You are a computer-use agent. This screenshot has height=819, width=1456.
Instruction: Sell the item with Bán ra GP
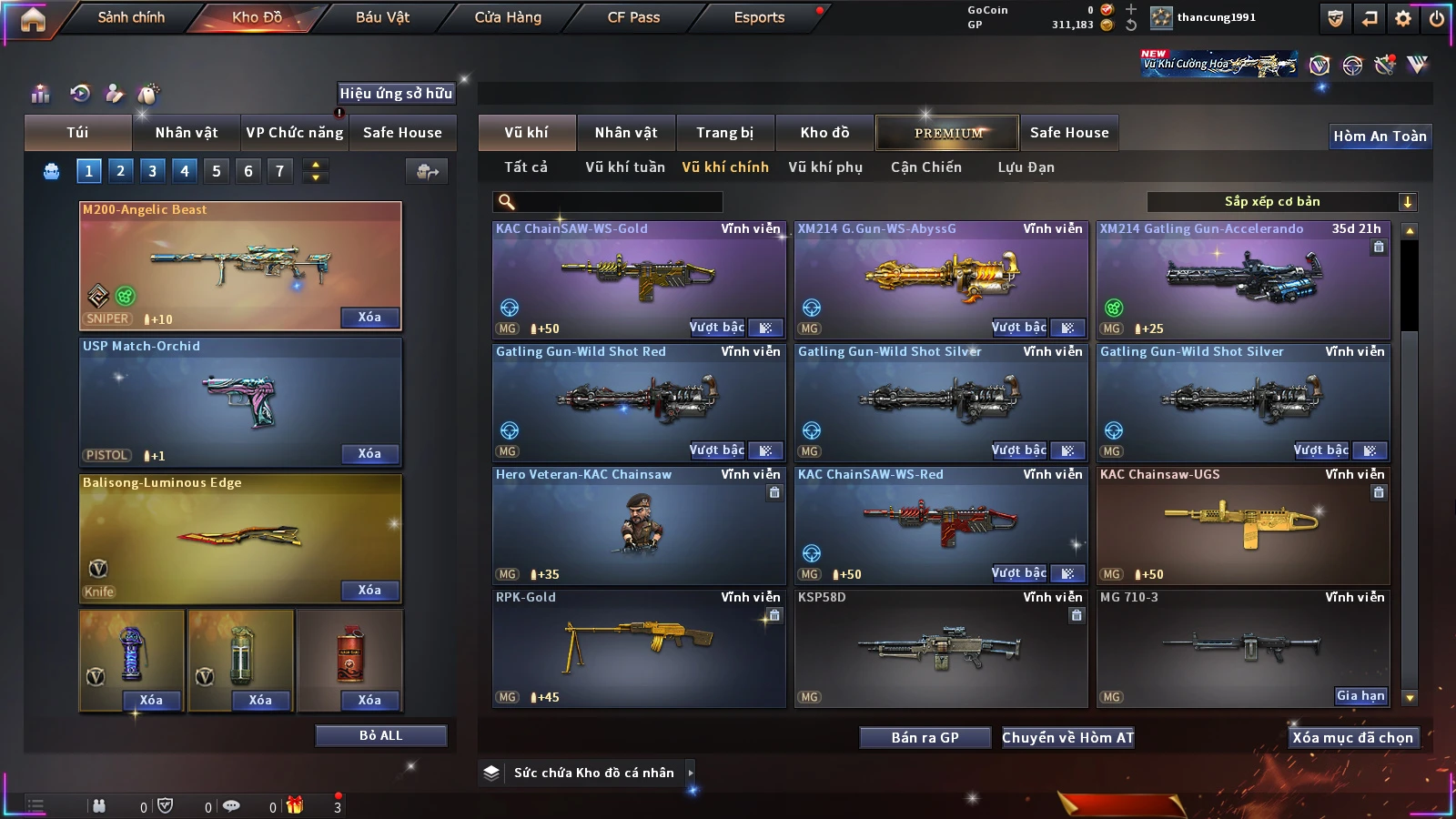[925, 738]
